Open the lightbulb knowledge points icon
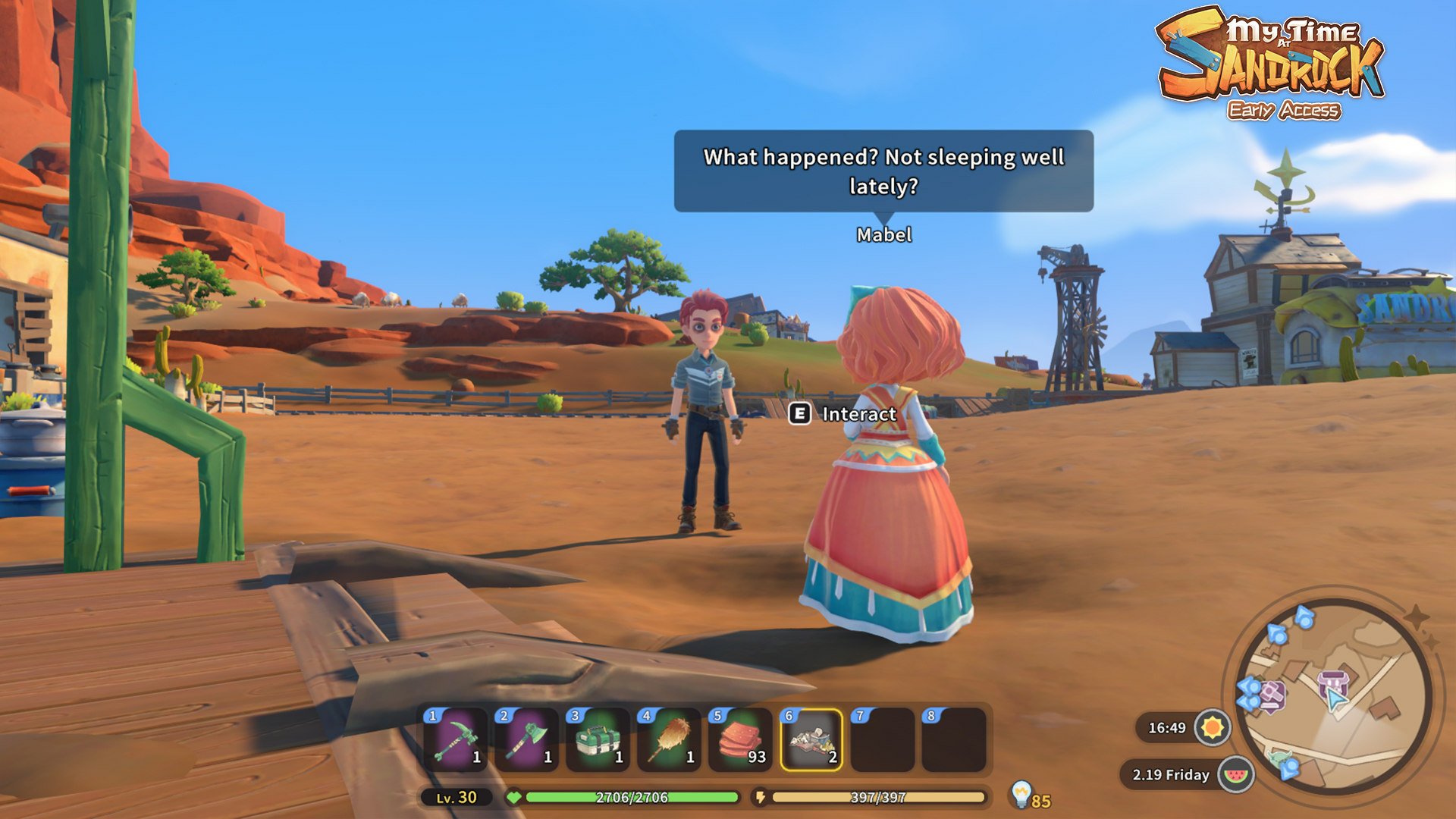Screen dimensions: 1456x819 tap(1021, 794)
